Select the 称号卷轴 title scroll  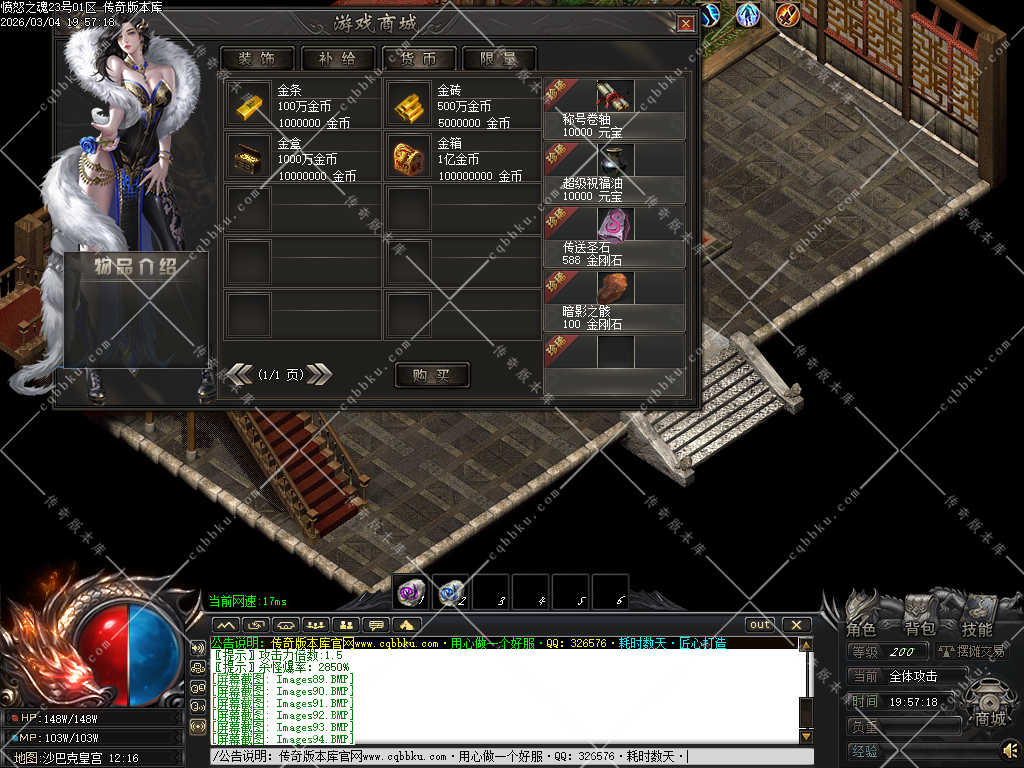pyautogui.click(x=615, y=97)
